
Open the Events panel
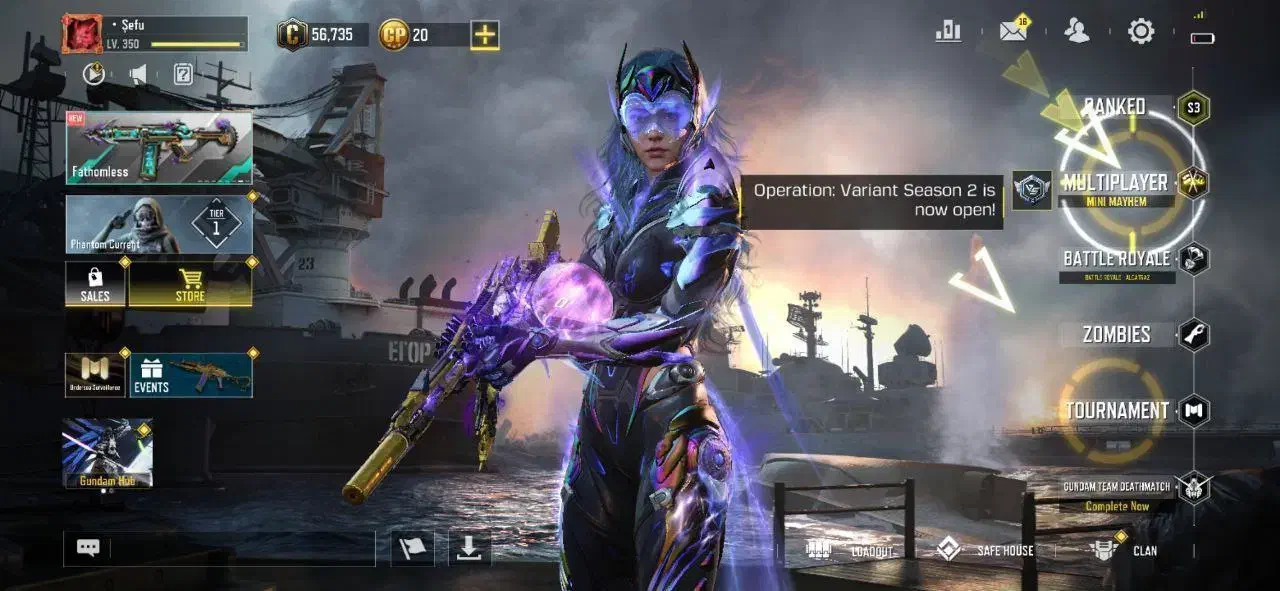pos(190,375)
